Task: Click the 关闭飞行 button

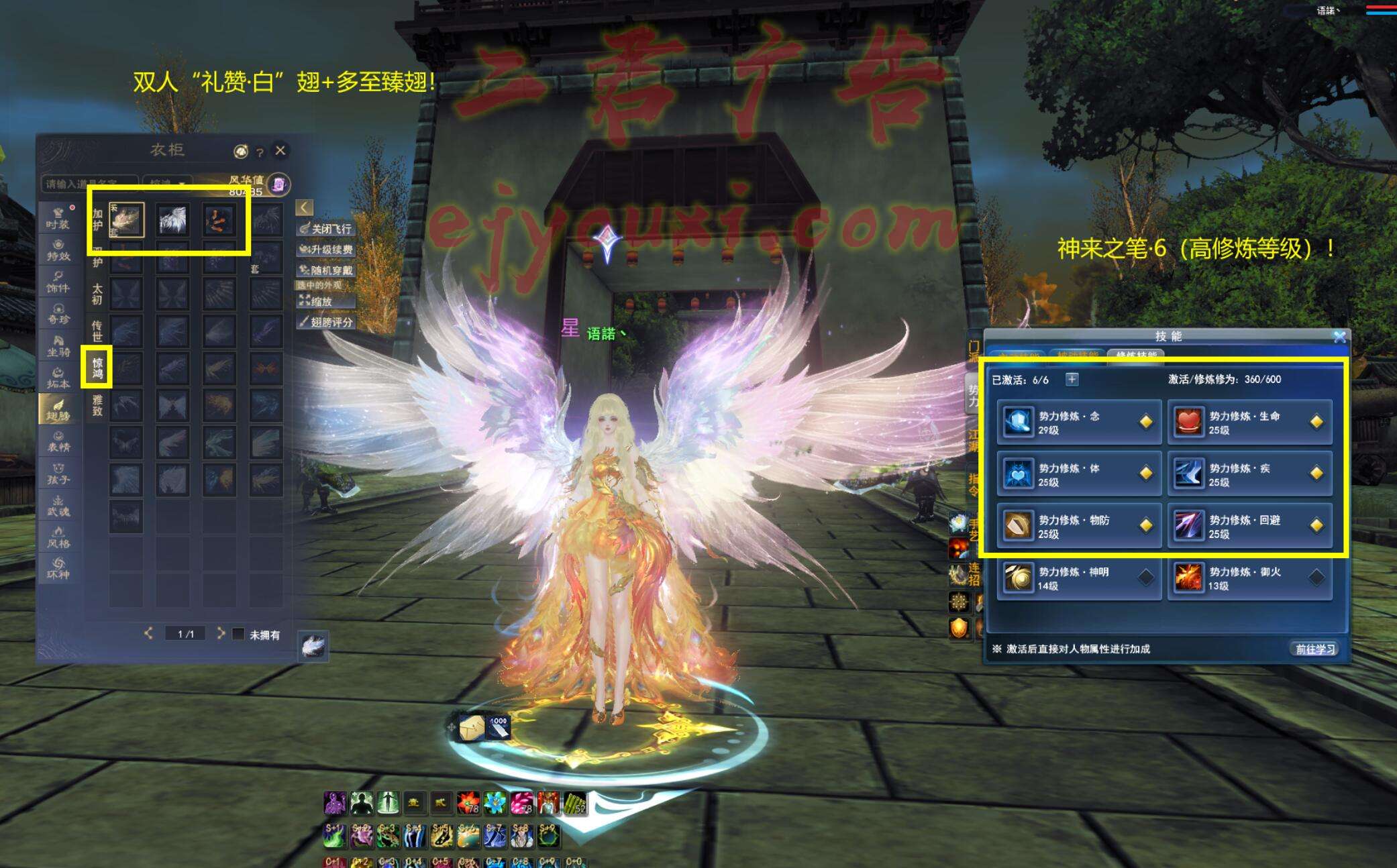Action: pyautogui.click(x=326, y=229)
